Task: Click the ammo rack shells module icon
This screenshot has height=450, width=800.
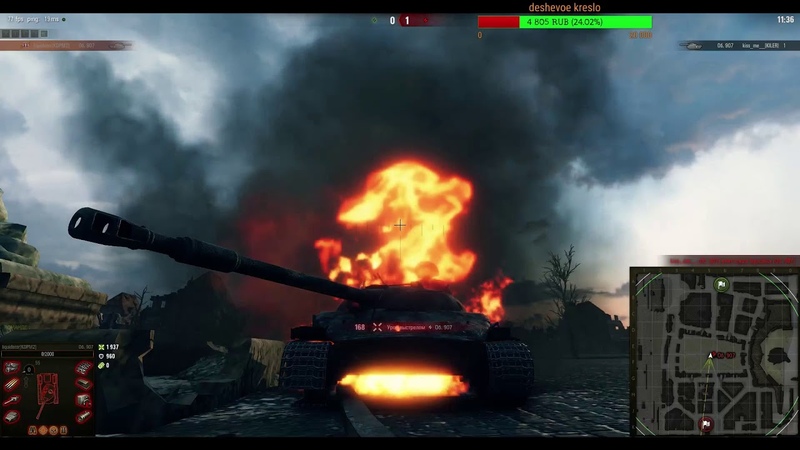Action: [x=11, y=384]
